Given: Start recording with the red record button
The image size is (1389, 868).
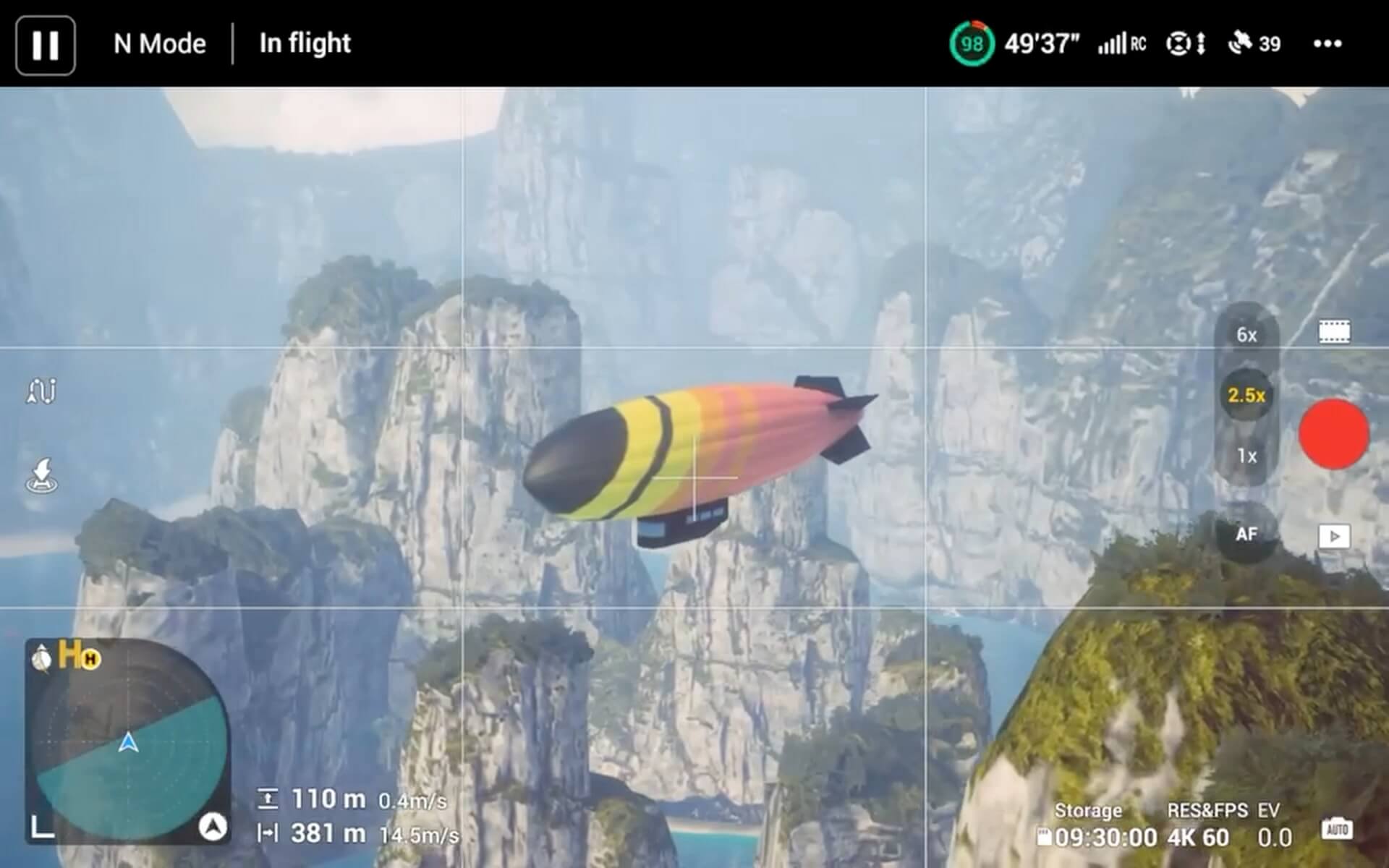Looking at the screenshot, I should pyautogui.click(x=1333, y=434).
